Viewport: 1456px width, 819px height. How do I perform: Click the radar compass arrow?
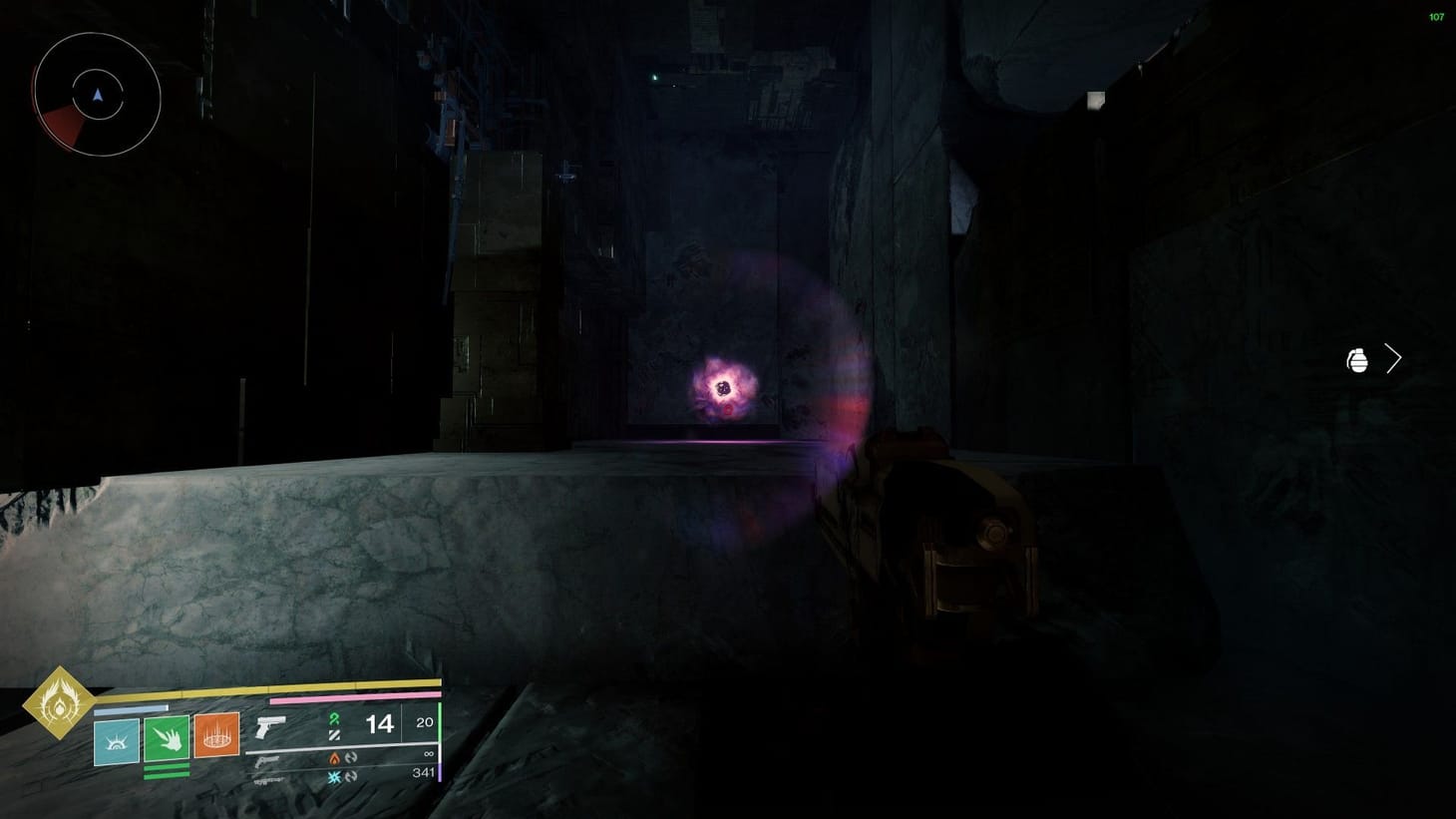[x=97, y=95]
